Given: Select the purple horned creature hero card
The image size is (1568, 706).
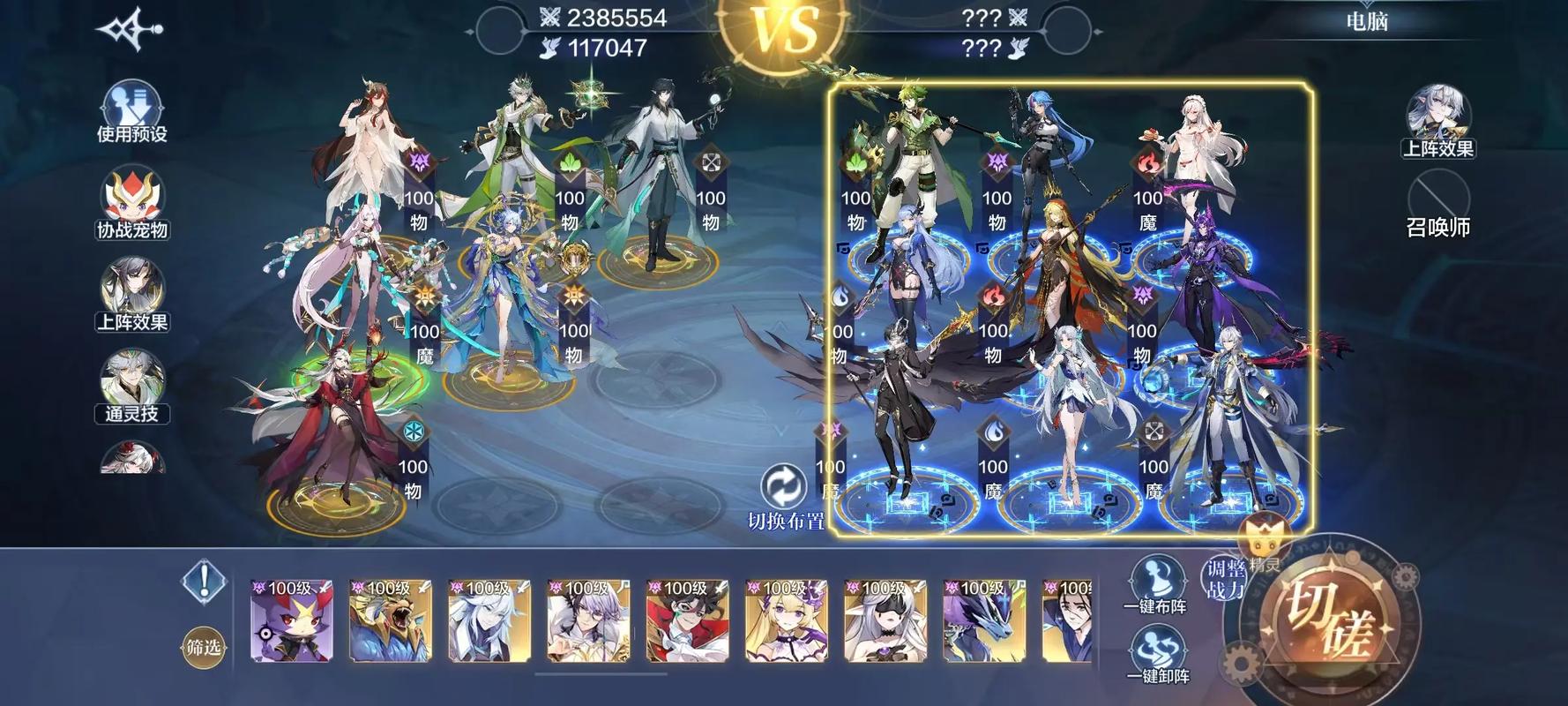Looking at the screenshot, I should 292,621.
